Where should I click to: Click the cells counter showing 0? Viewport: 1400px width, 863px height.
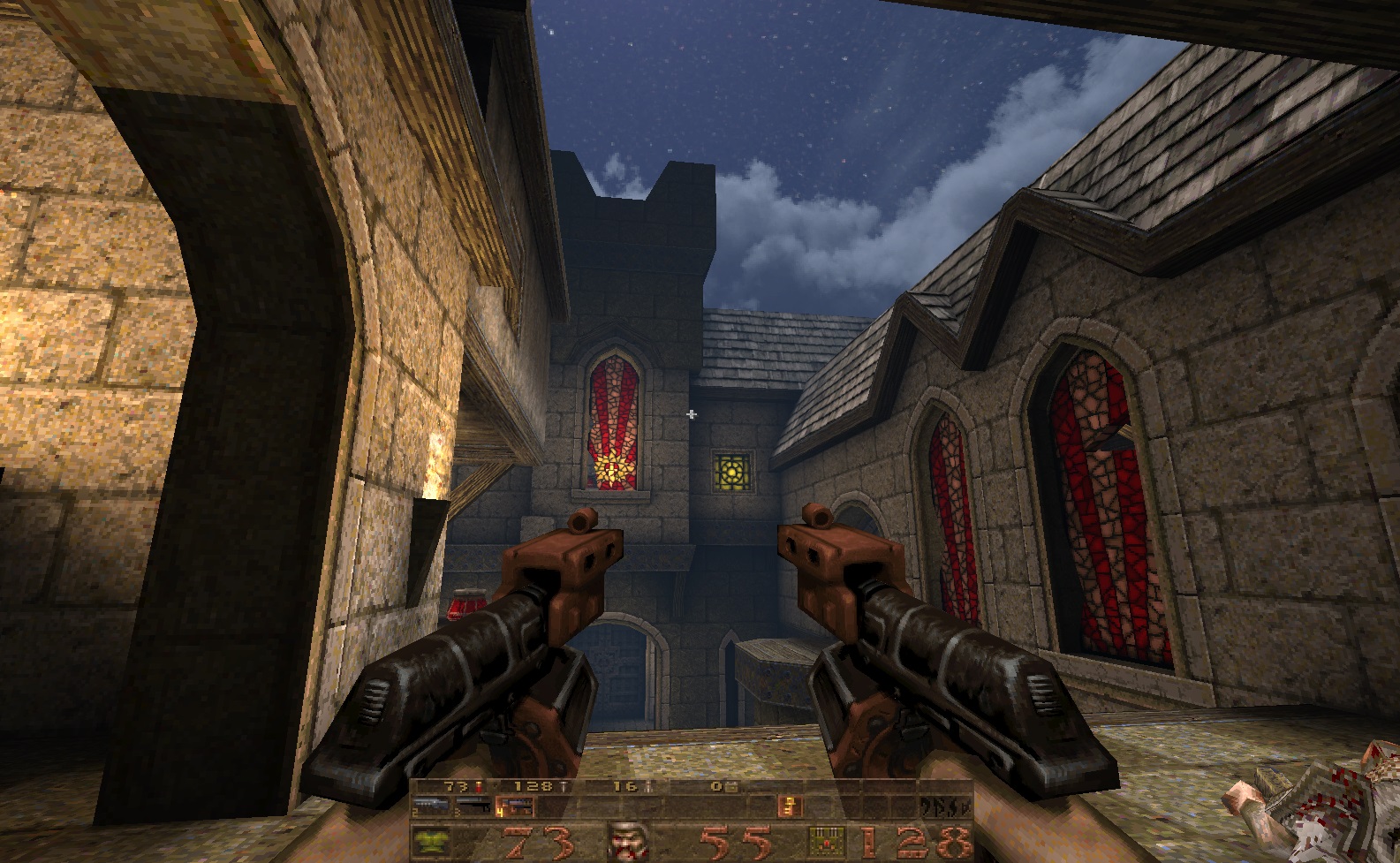pos(717,785)
